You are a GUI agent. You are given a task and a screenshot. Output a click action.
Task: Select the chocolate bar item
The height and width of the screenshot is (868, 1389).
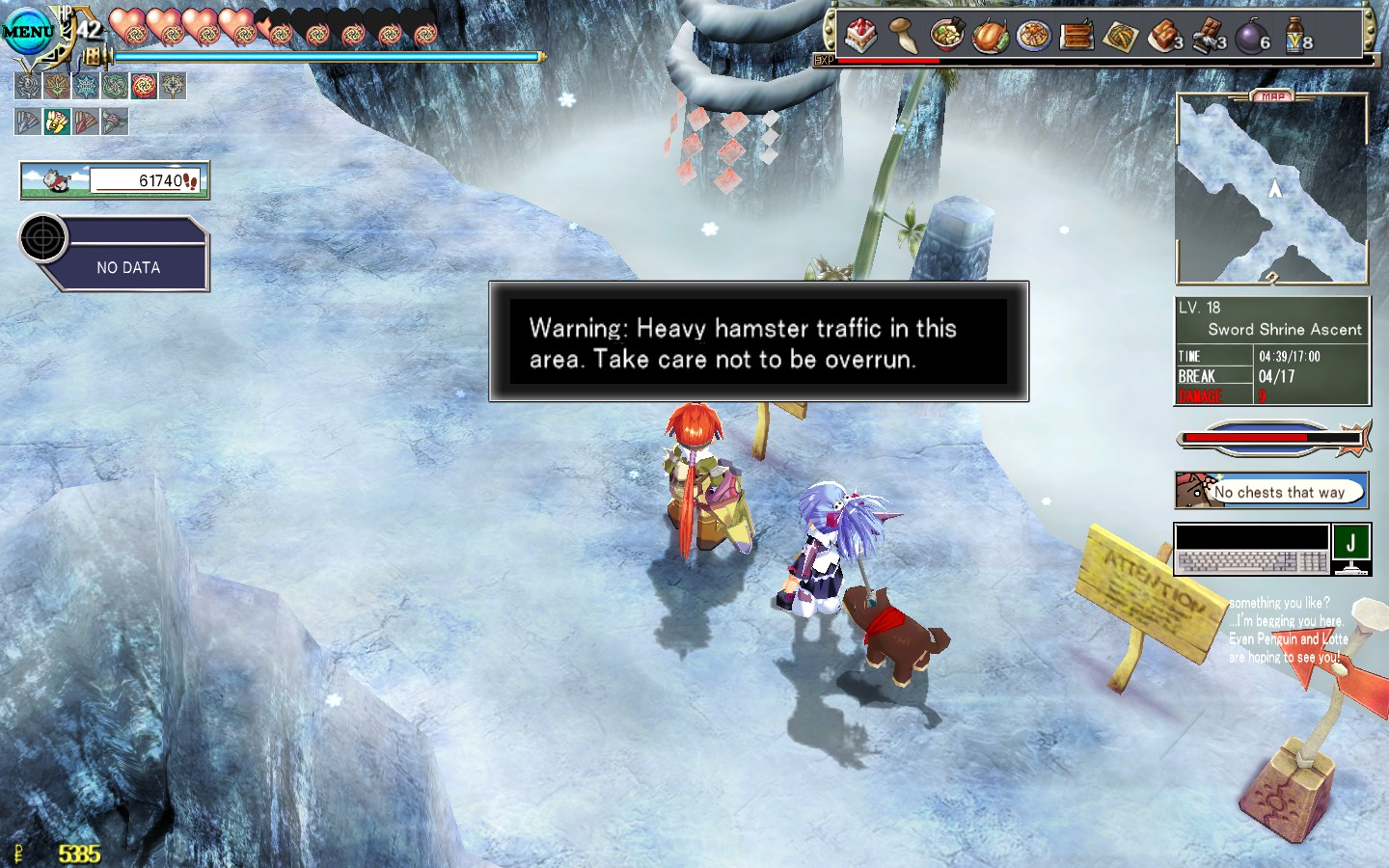click(1206, 37)
